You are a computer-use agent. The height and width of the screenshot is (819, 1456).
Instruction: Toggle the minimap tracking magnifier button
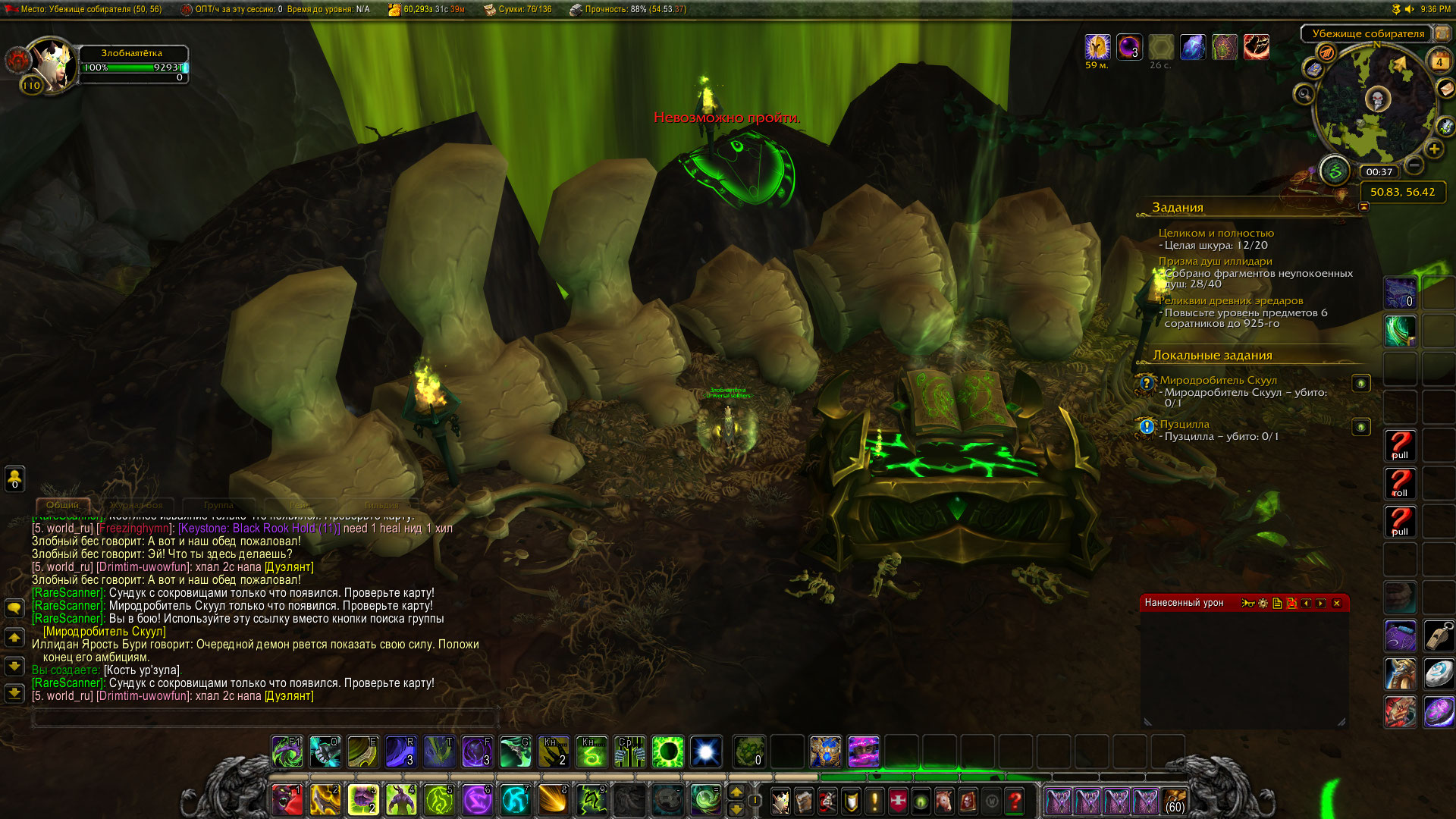(1304, 95)
